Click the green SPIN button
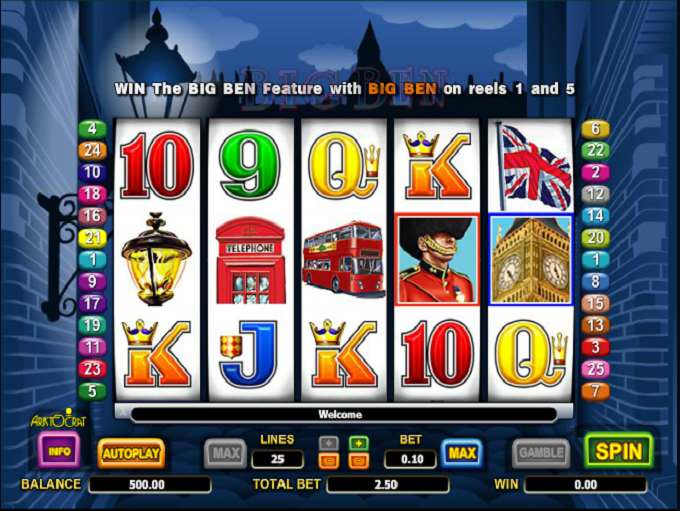The height and width of the screenshot is (511, 680). click(x=618, y=451)
